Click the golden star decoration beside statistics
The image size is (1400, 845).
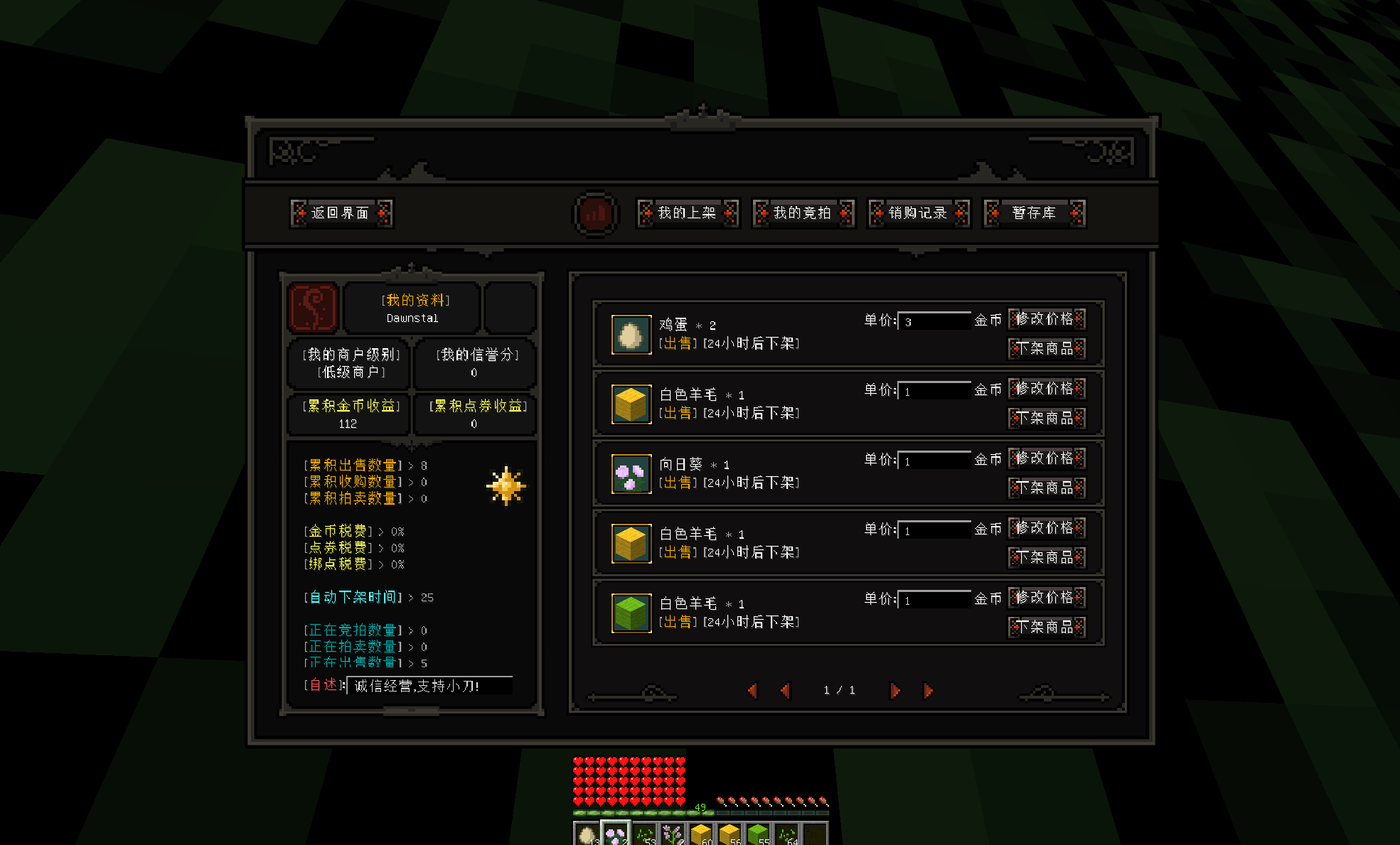(506, 485)
